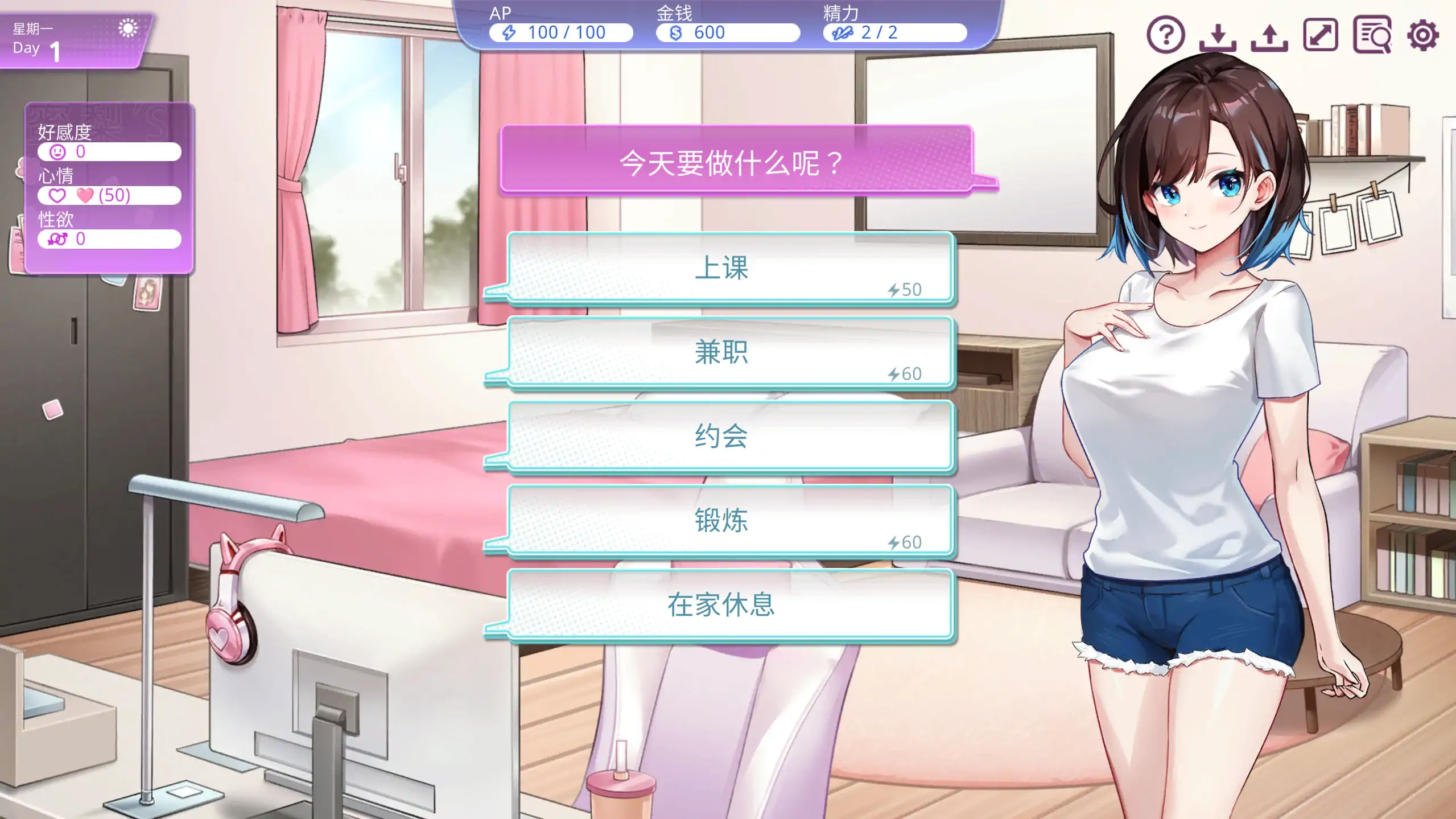Open settings via the gear icon
The image size is (1456, 819).
(1422, 35)
